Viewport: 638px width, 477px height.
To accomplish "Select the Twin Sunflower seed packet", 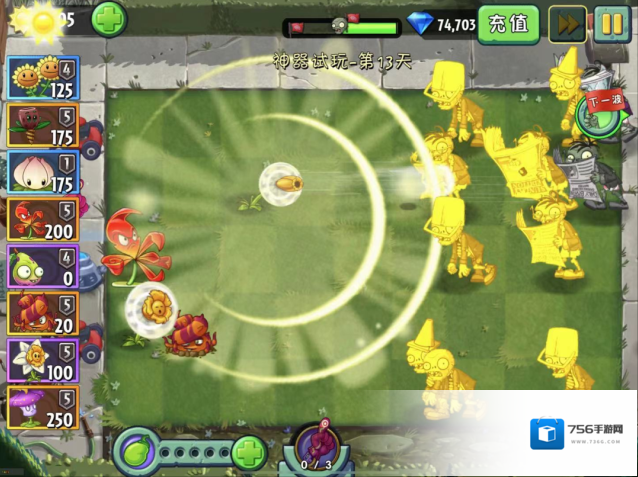I will (42, 78).
